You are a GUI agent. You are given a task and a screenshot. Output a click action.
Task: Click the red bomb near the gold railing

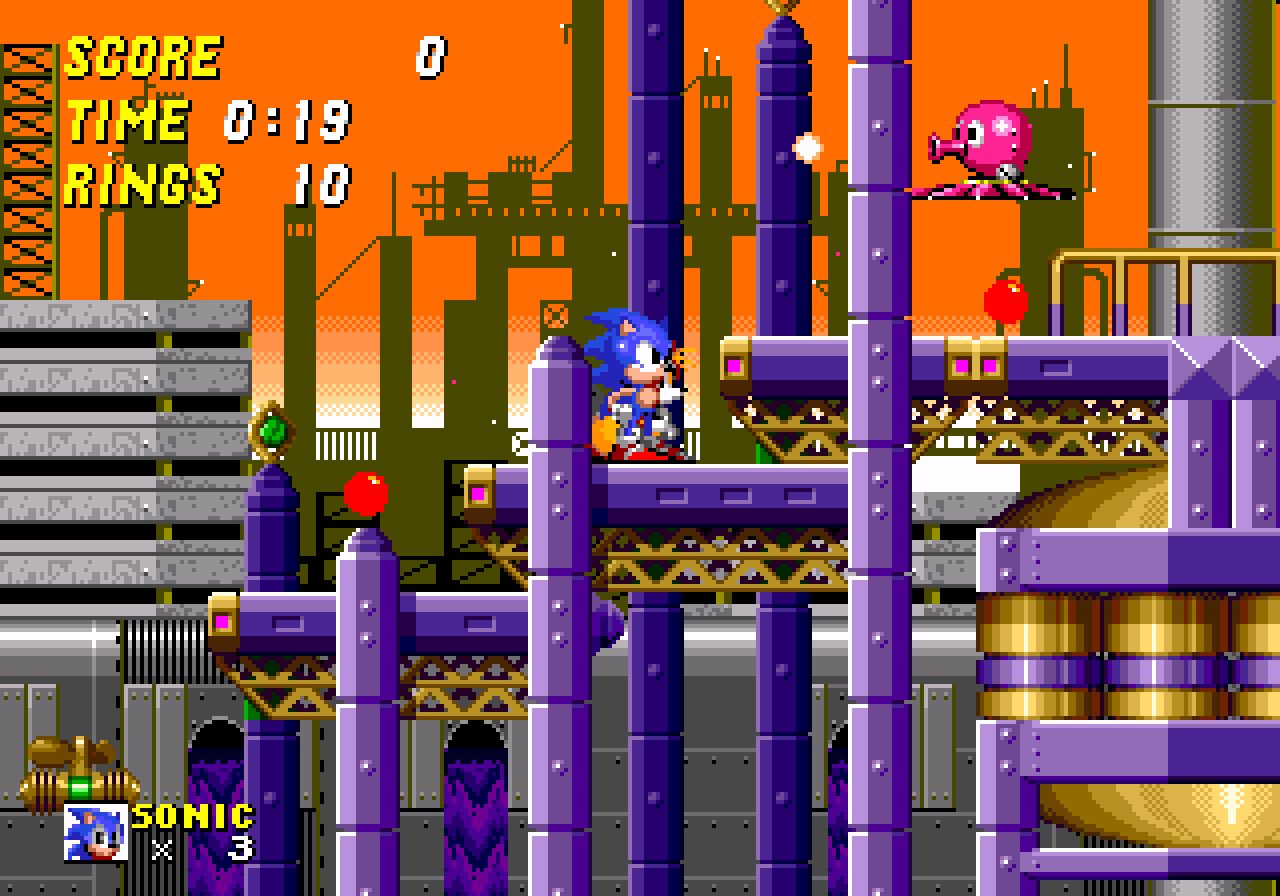pyautogui.click(x=1004, y=298)
